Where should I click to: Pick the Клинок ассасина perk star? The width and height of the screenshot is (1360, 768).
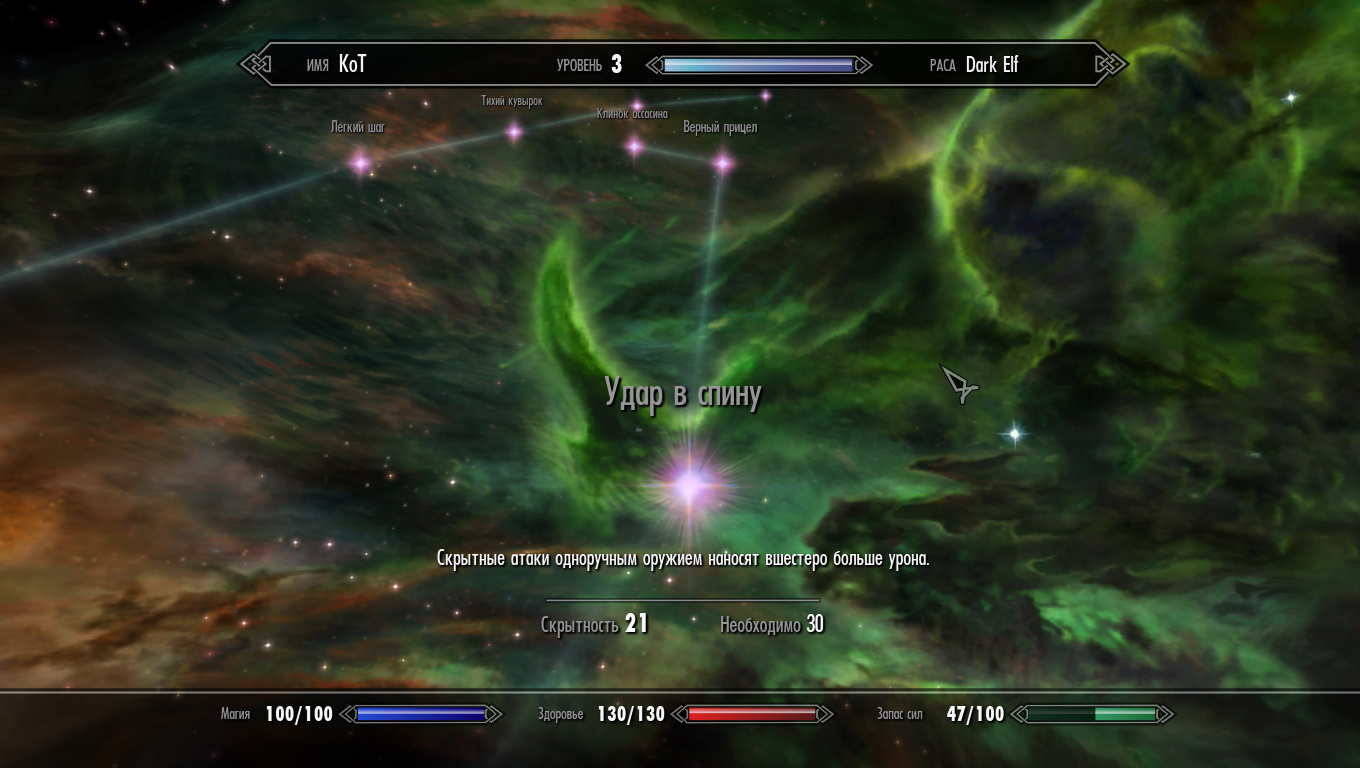[634, 147]
